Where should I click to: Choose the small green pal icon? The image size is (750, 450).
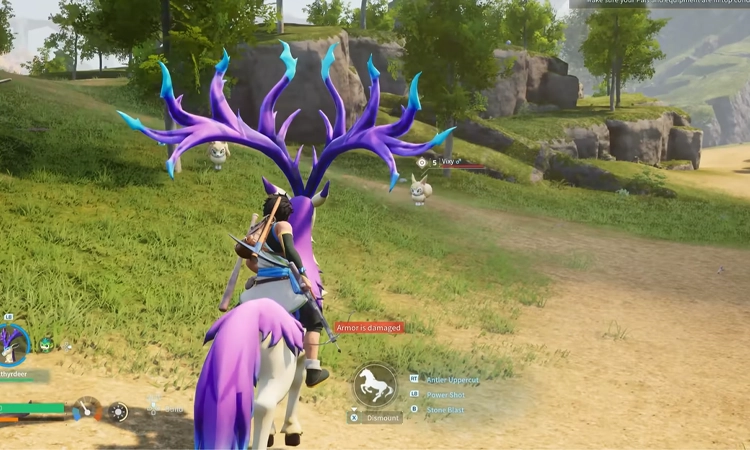click(45, 345)
